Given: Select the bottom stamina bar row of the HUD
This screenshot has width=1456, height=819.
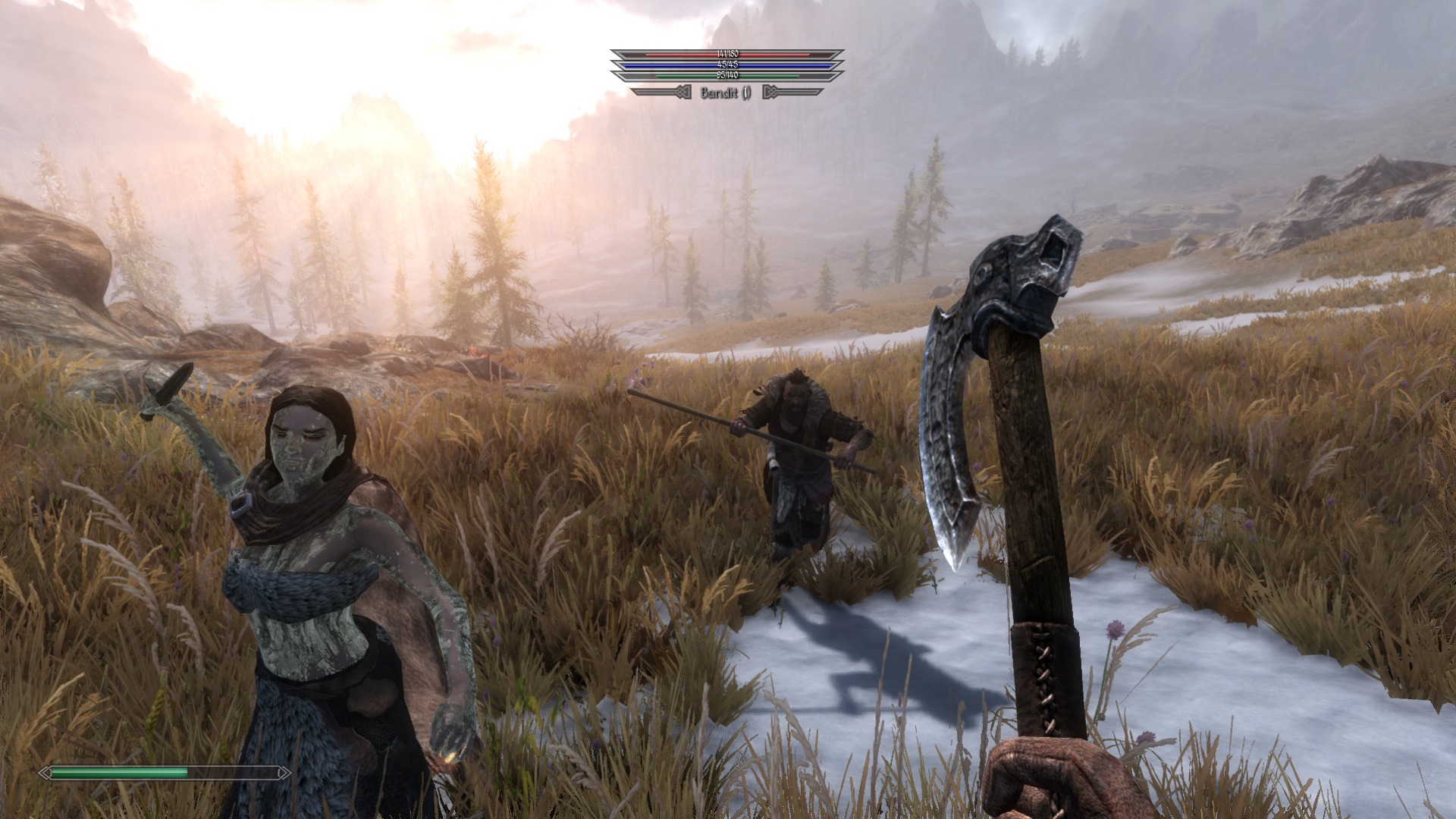Looking at the screenshot, I should tap(728, 76).
